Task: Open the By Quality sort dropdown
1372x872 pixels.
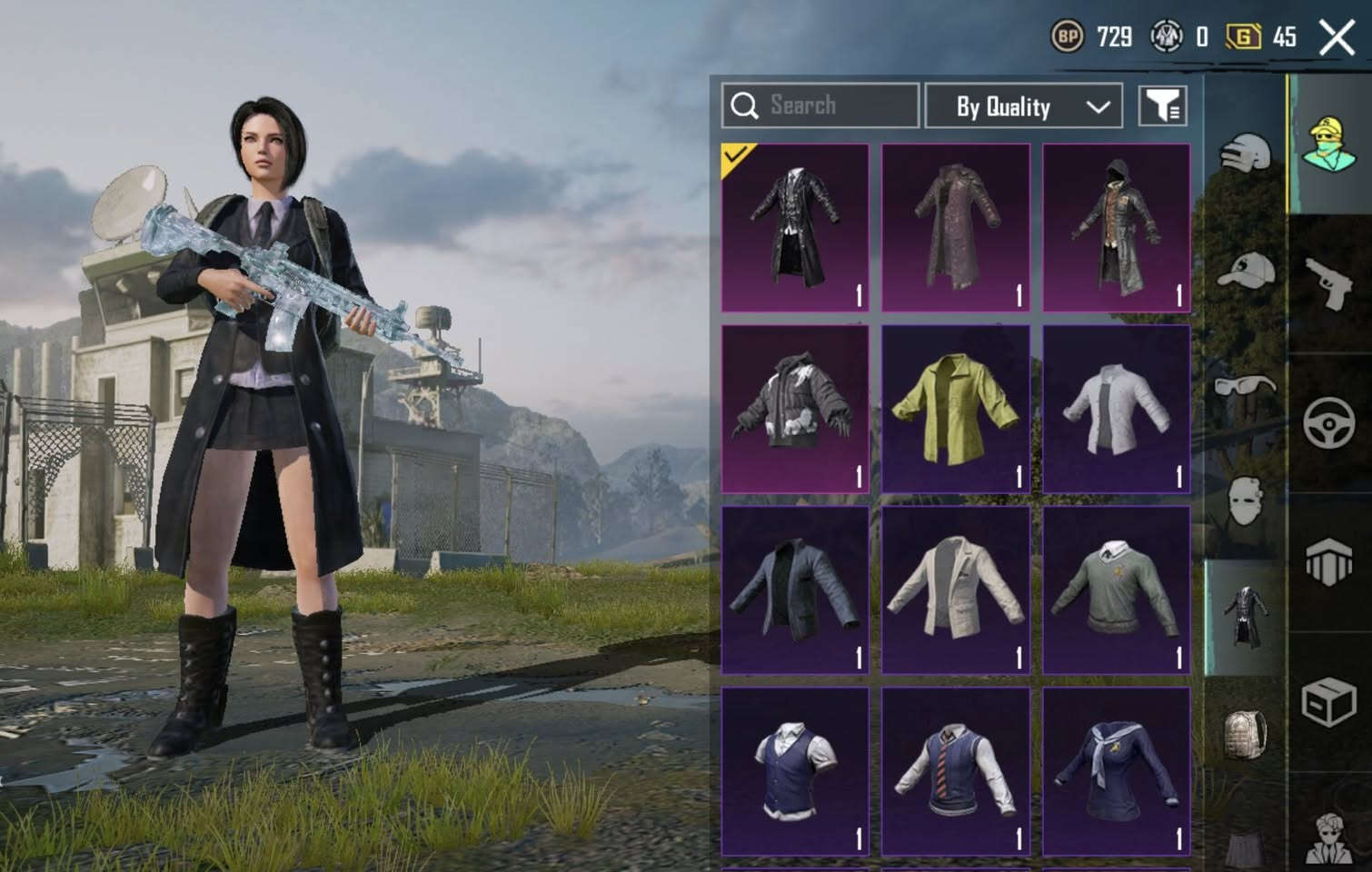Action: coord(1023,106)
